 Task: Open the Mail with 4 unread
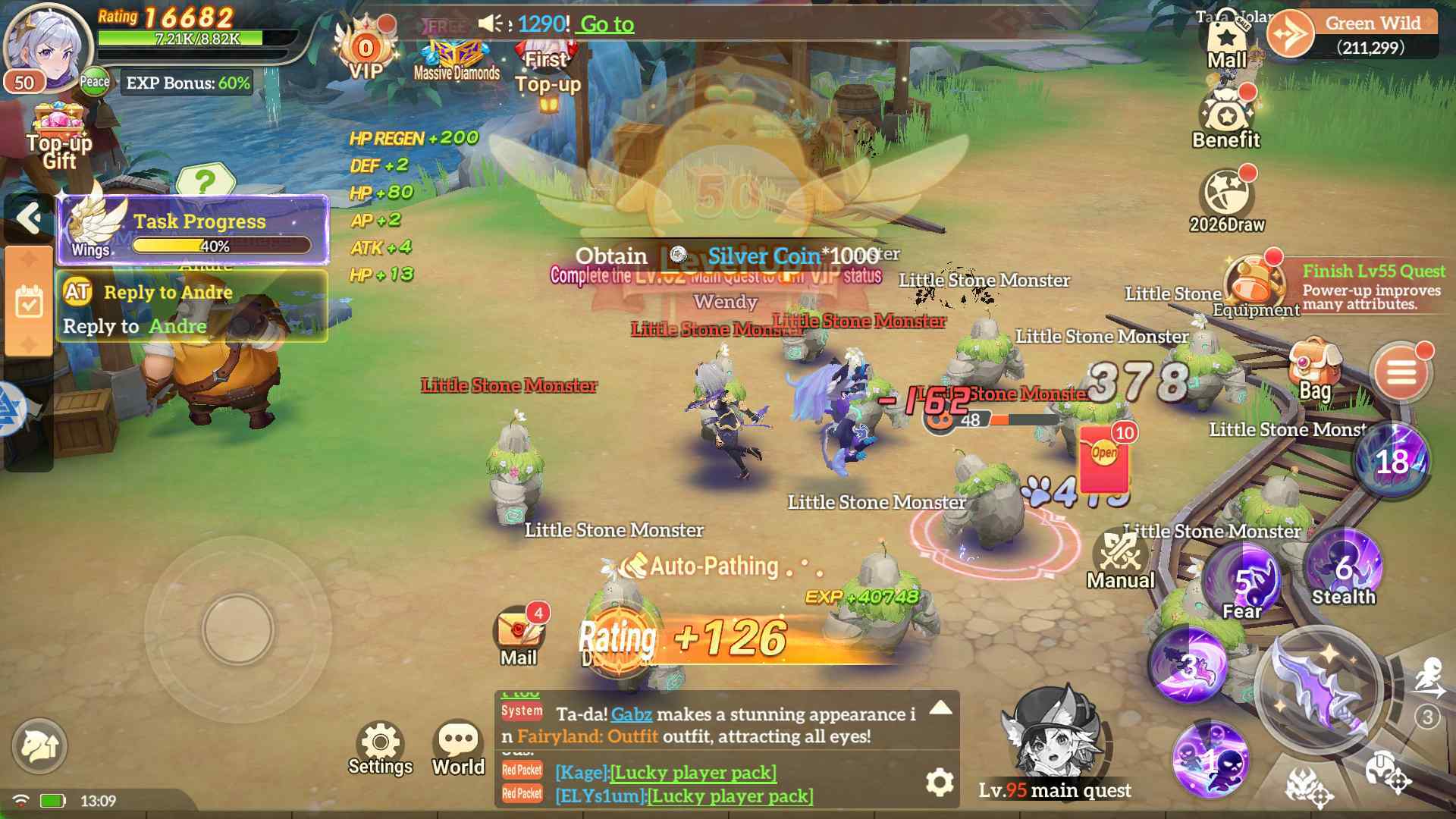click(518, 626)
